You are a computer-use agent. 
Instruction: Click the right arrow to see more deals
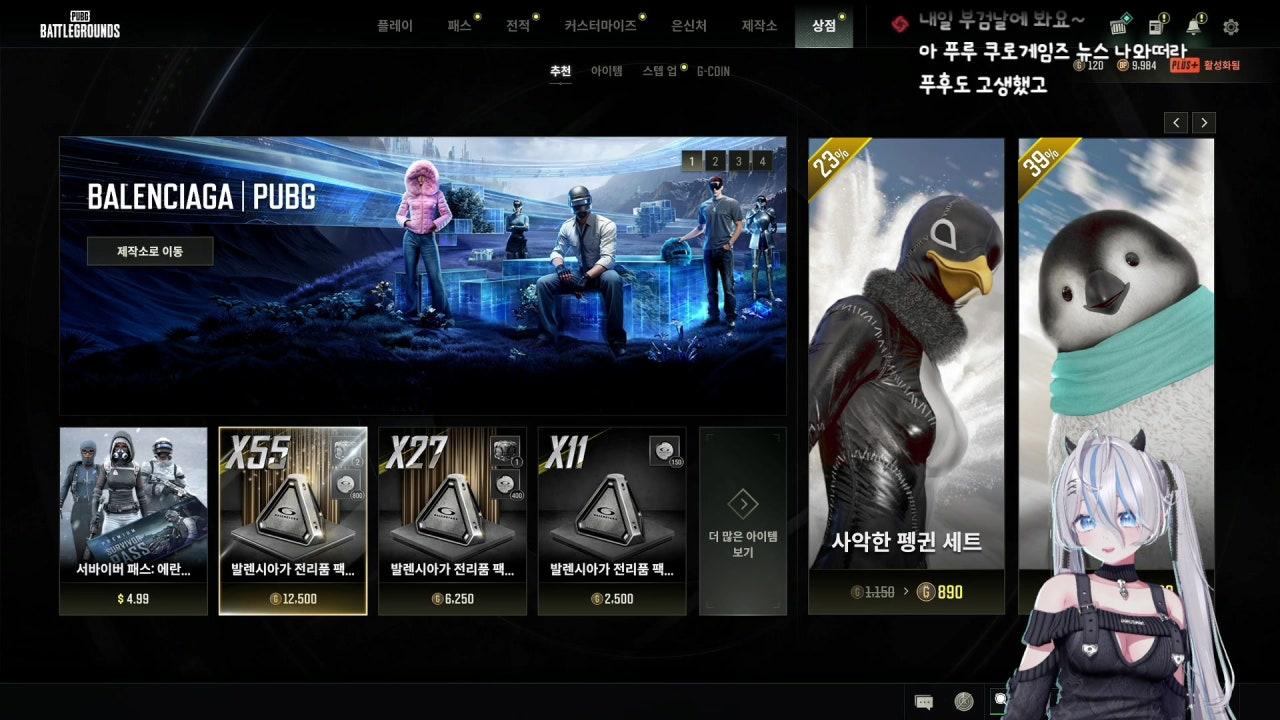pos(1204,122)
